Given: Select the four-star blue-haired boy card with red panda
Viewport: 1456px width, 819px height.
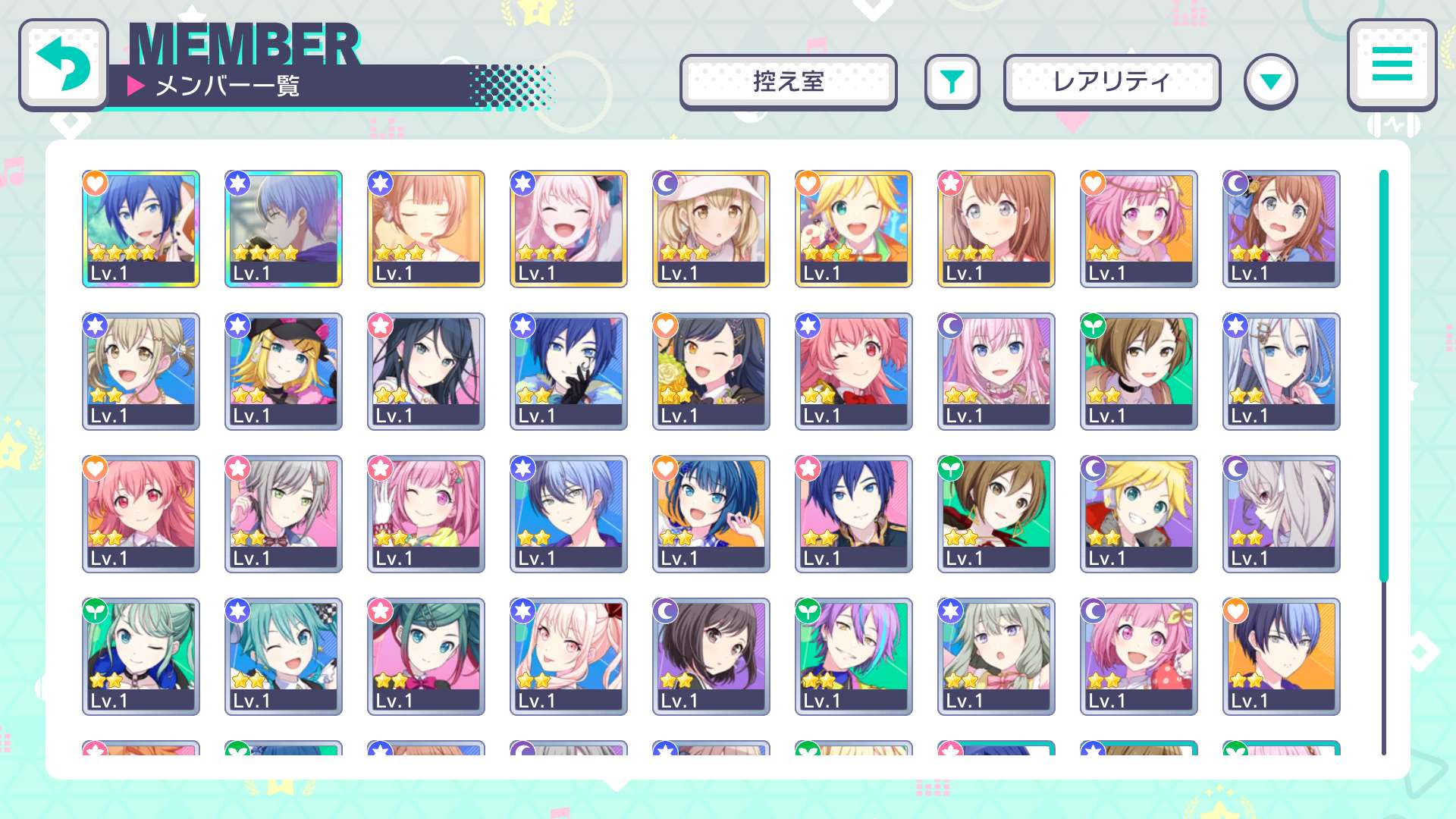Looking at the screenshot, I should coord(141,228).
